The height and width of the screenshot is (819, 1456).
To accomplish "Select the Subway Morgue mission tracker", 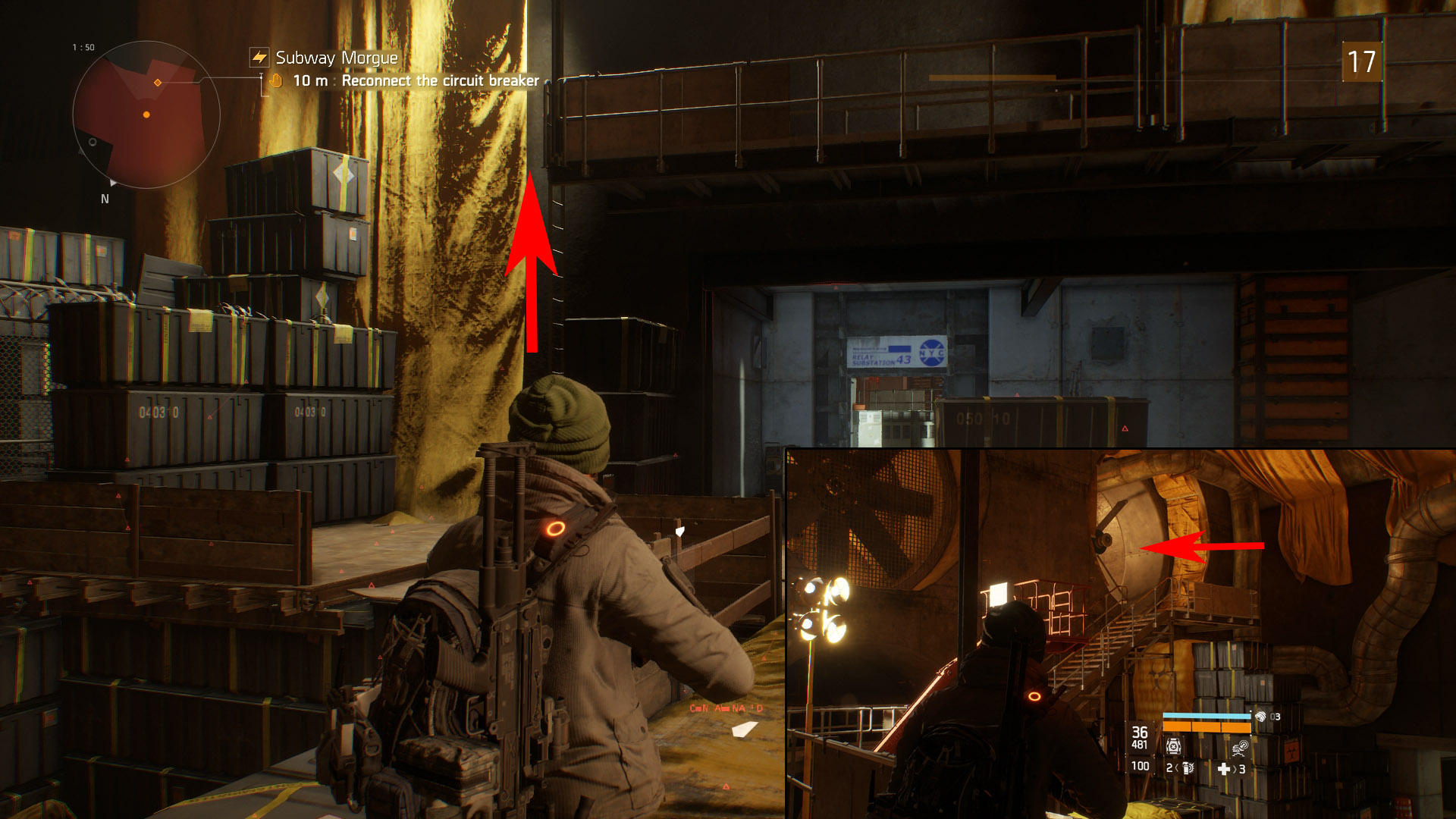I will (x=336, y=58).
